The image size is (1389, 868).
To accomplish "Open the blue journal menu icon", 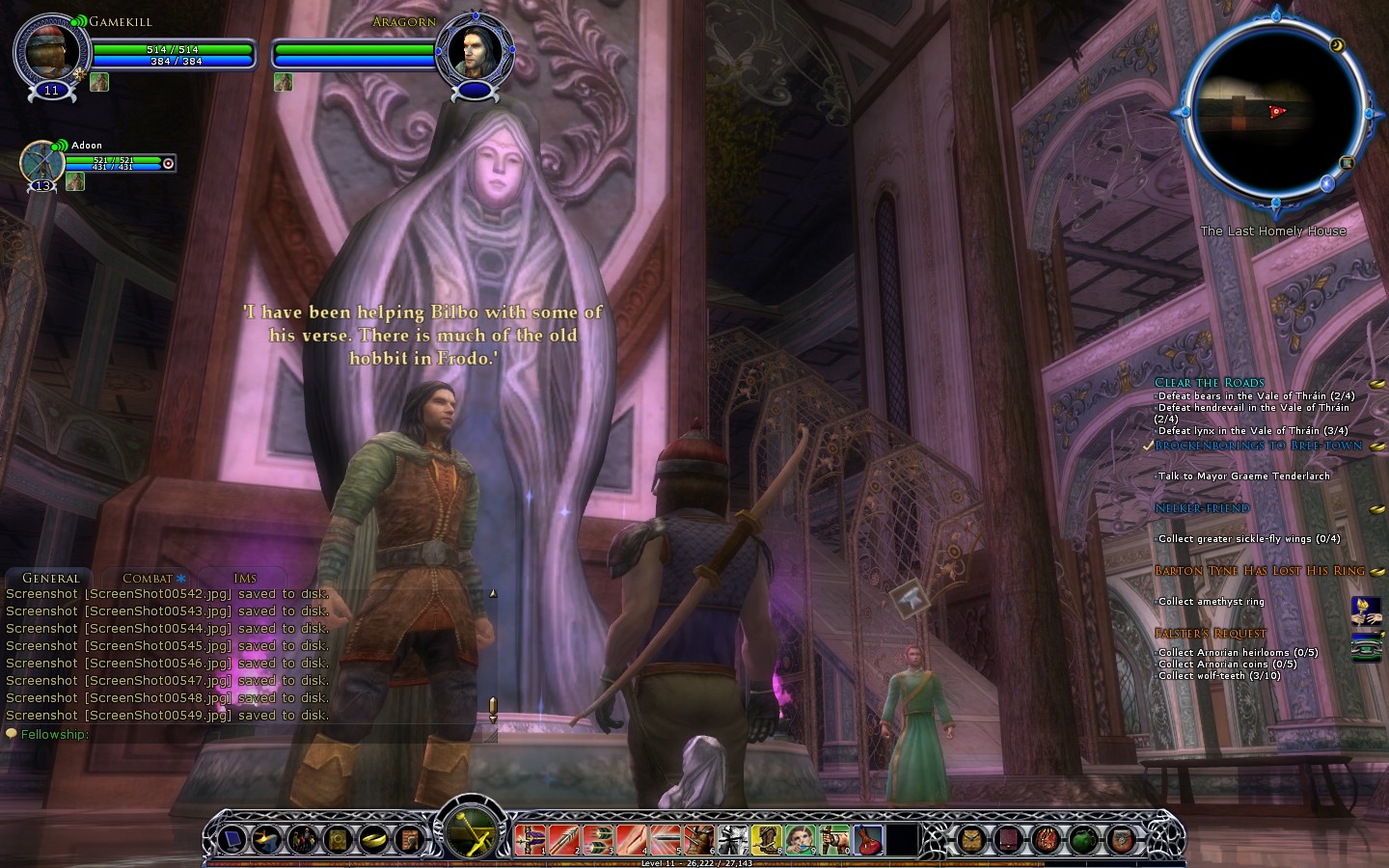I will coord(232,840).
